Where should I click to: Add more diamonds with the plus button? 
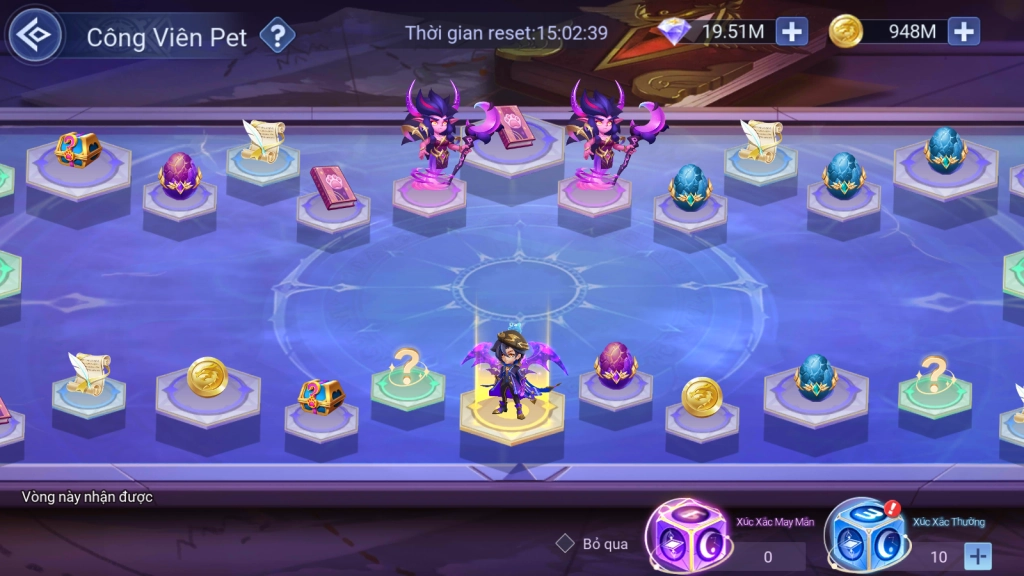791,31
